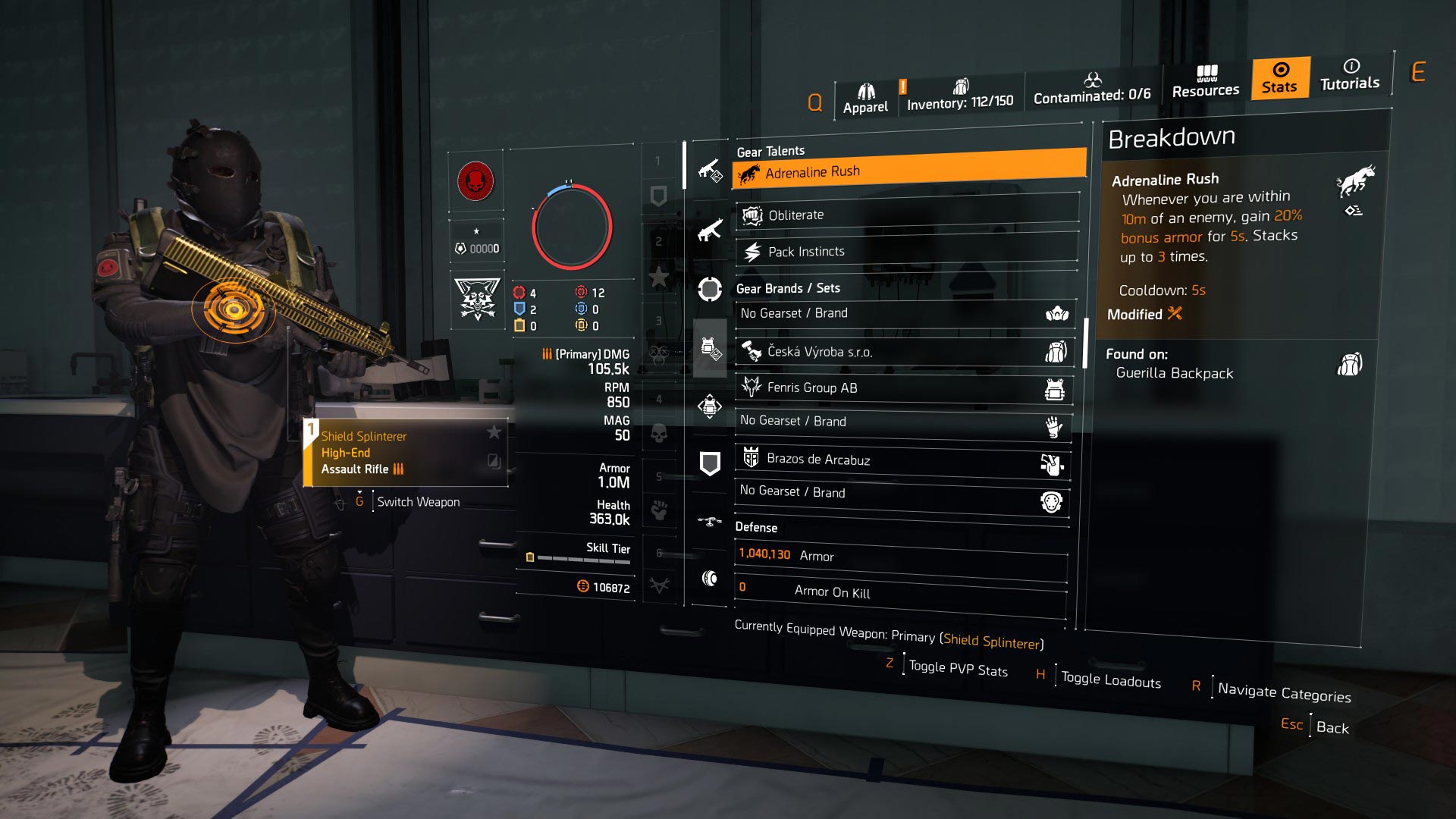Screen dimensions: 1456x819
Task: Open the Apparel tab
Action: click(x=865, y=99)
